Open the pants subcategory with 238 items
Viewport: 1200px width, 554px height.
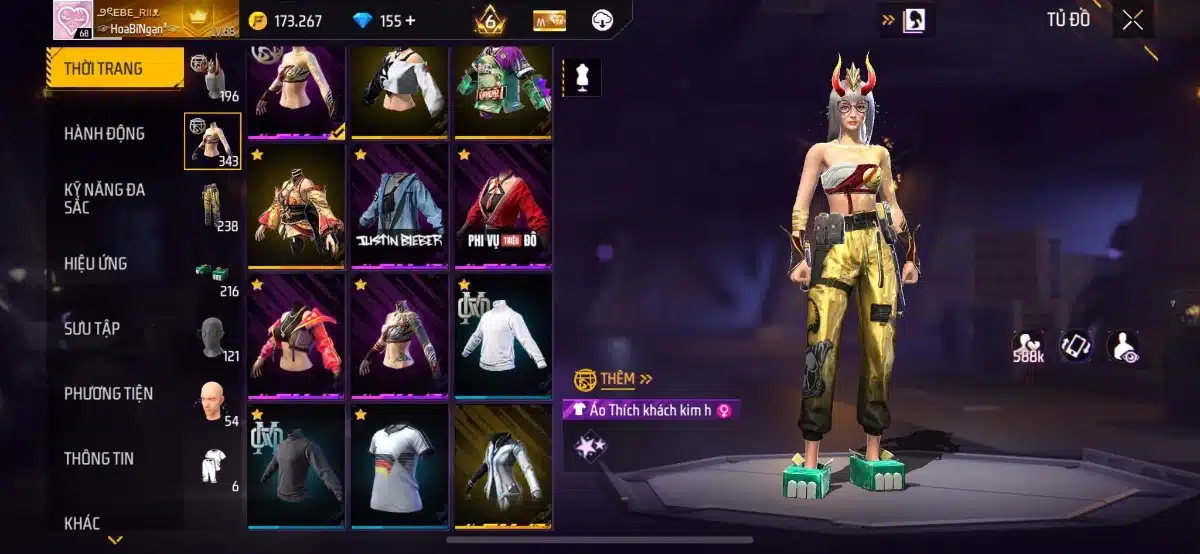213,206
